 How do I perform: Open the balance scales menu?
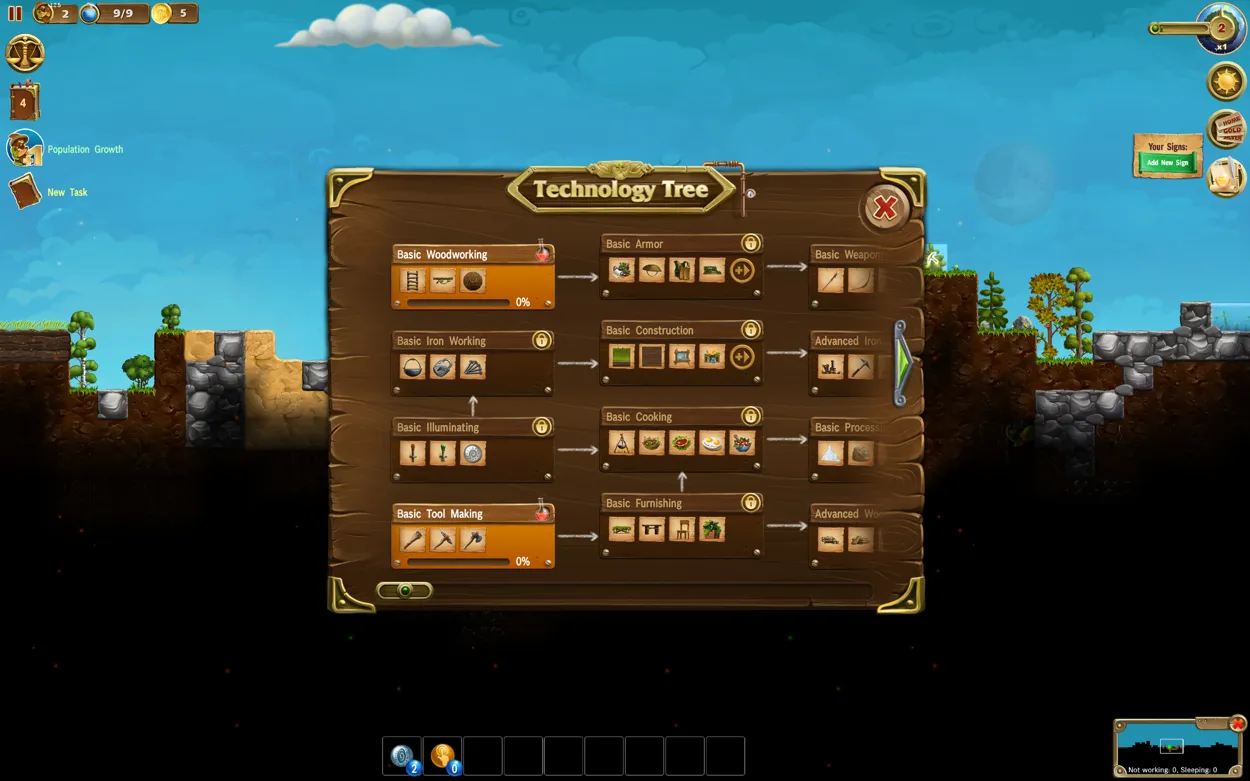25,53
